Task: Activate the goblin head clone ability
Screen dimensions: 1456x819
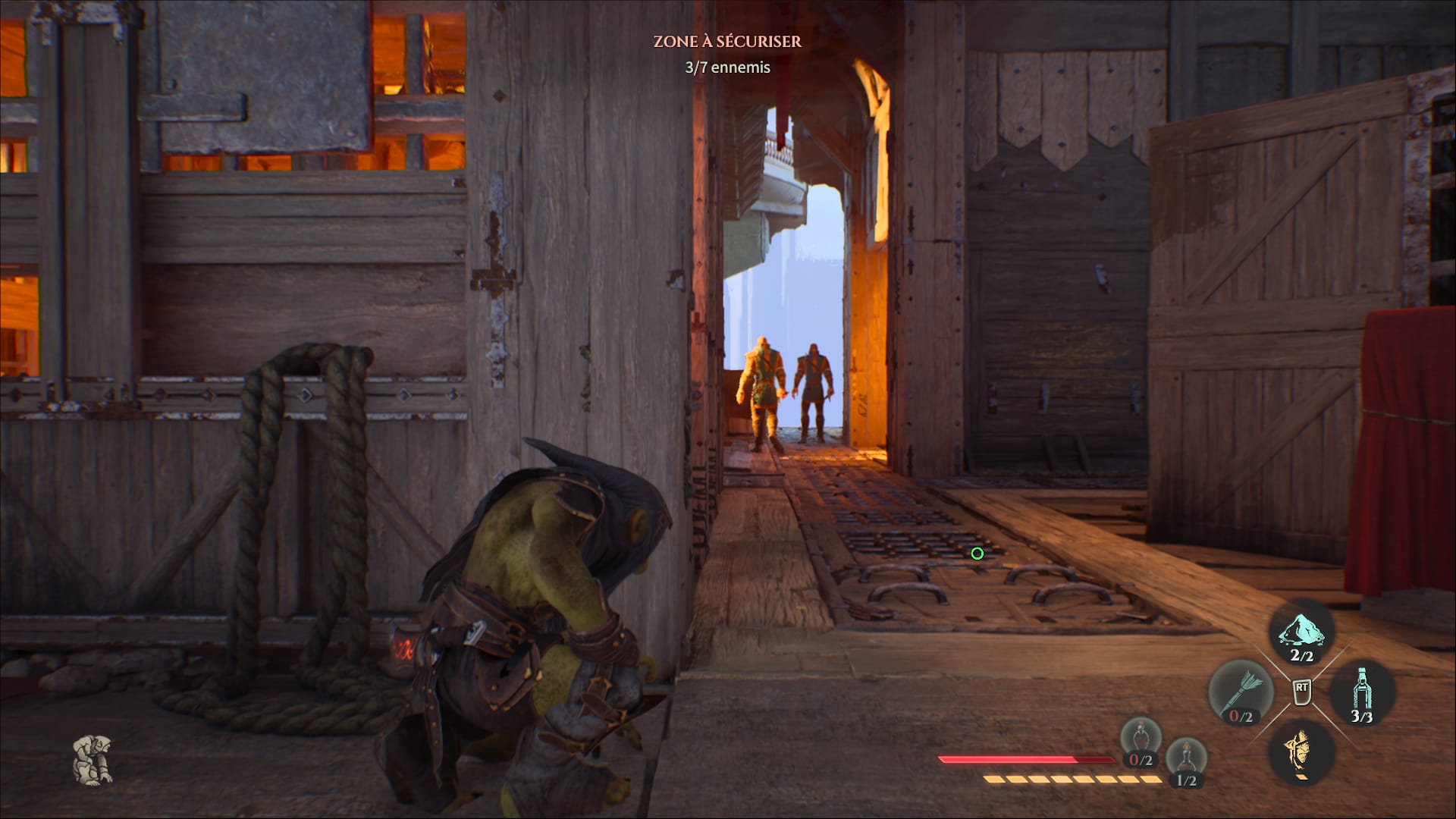Action: click(1301, 751)
